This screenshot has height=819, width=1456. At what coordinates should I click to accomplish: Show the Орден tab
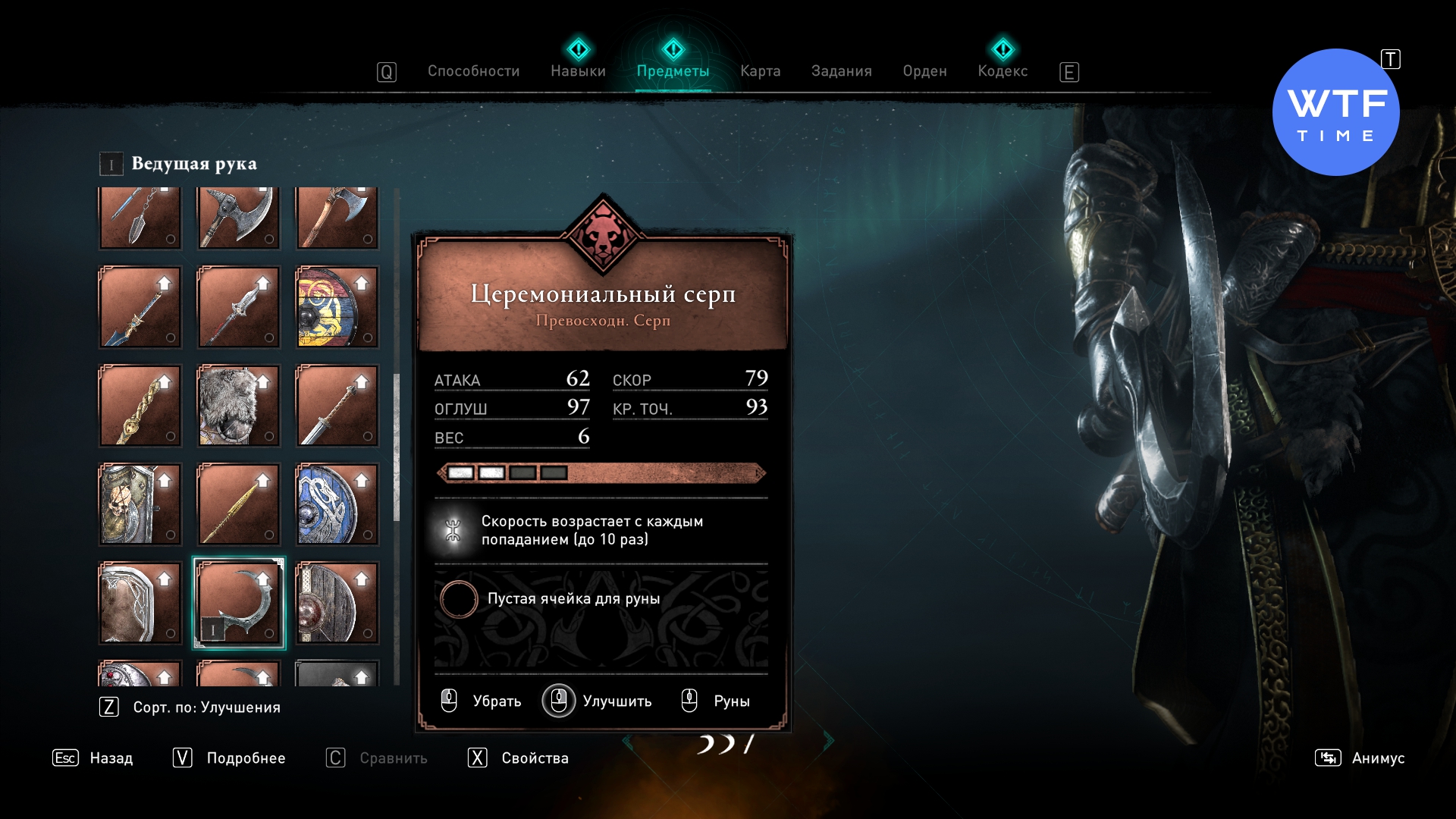tap(924, 71)
